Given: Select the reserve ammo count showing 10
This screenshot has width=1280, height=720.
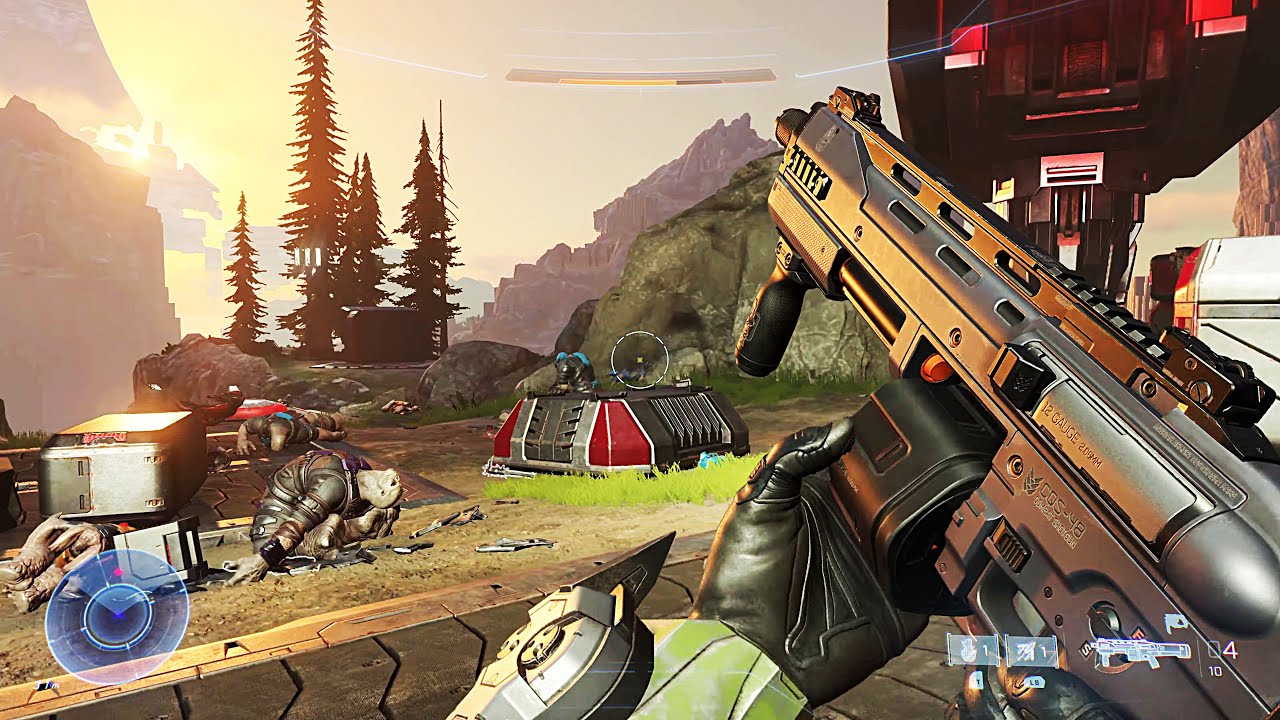Looking at the screenshot, I should (x=1215, y=671).
